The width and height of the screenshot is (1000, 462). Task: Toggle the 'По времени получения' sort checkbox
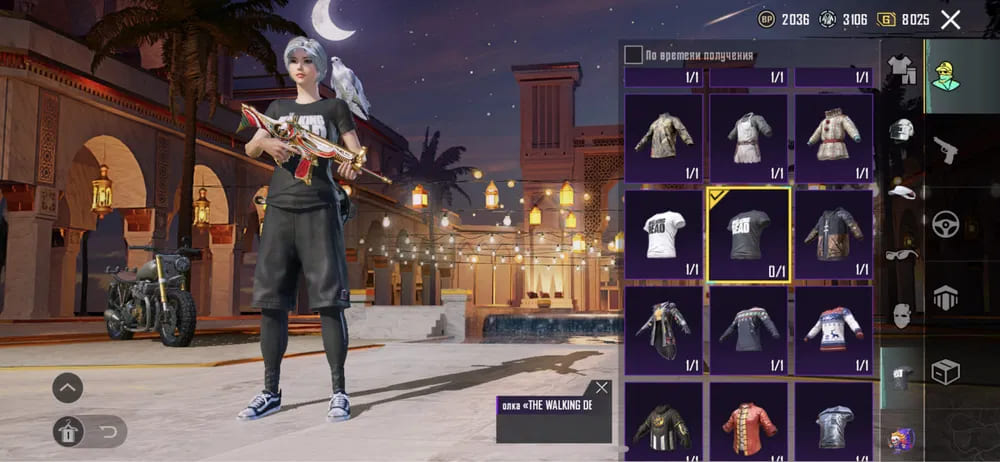pos(633,55)
